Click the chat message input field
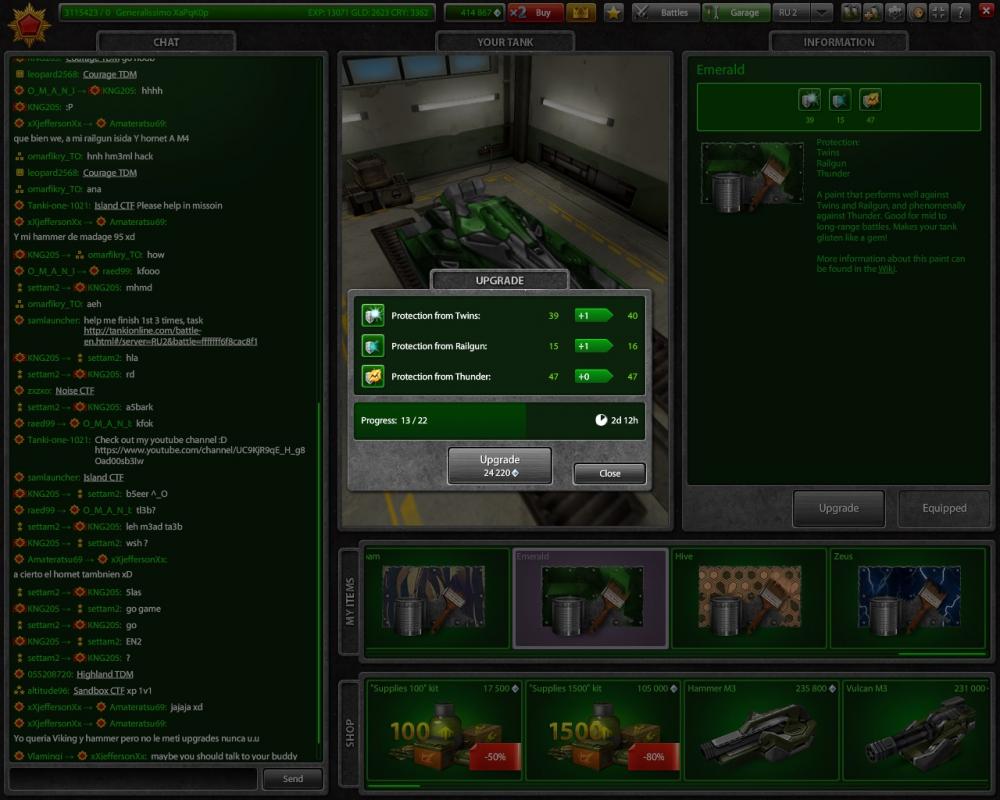The width and height of the screenshot is (1000, 800). click(x=133, y=778)
